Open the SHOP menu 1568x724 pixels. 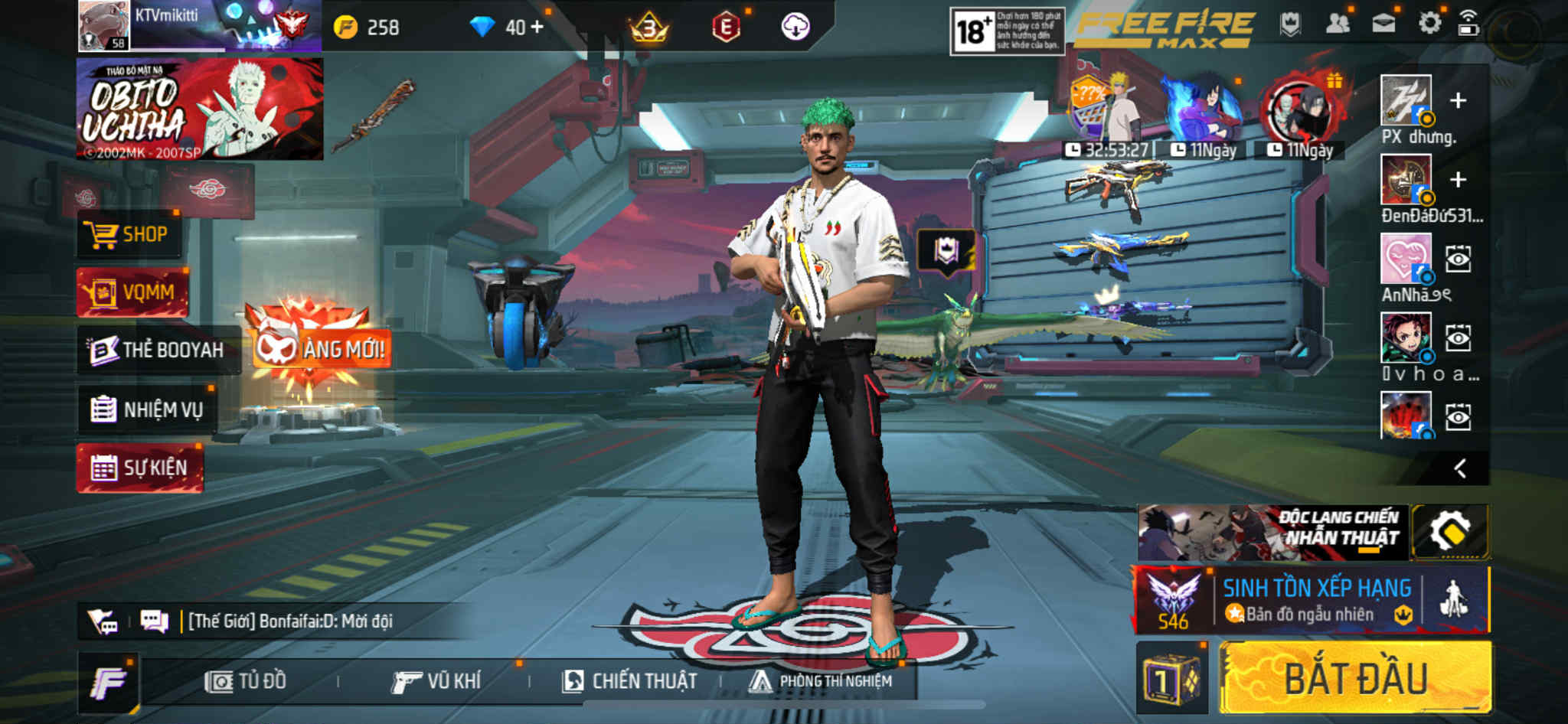click(130, 234)
